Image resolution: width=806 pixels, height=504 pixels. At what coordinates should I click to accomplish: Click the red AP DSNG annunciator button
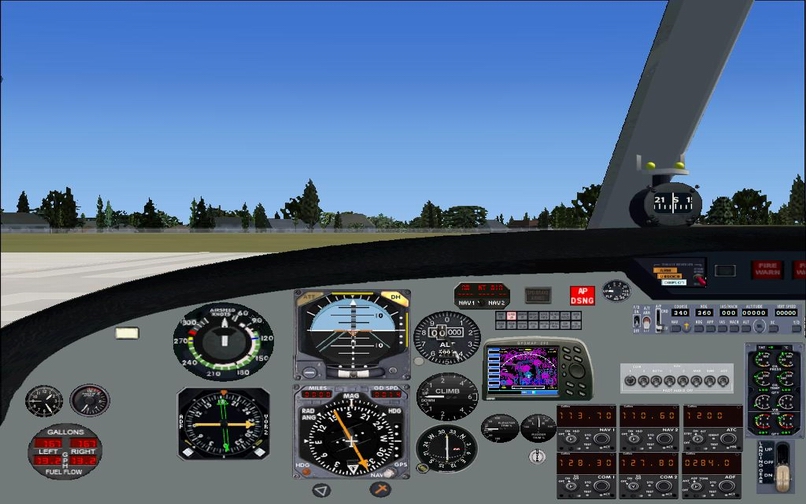coord(582,295)
